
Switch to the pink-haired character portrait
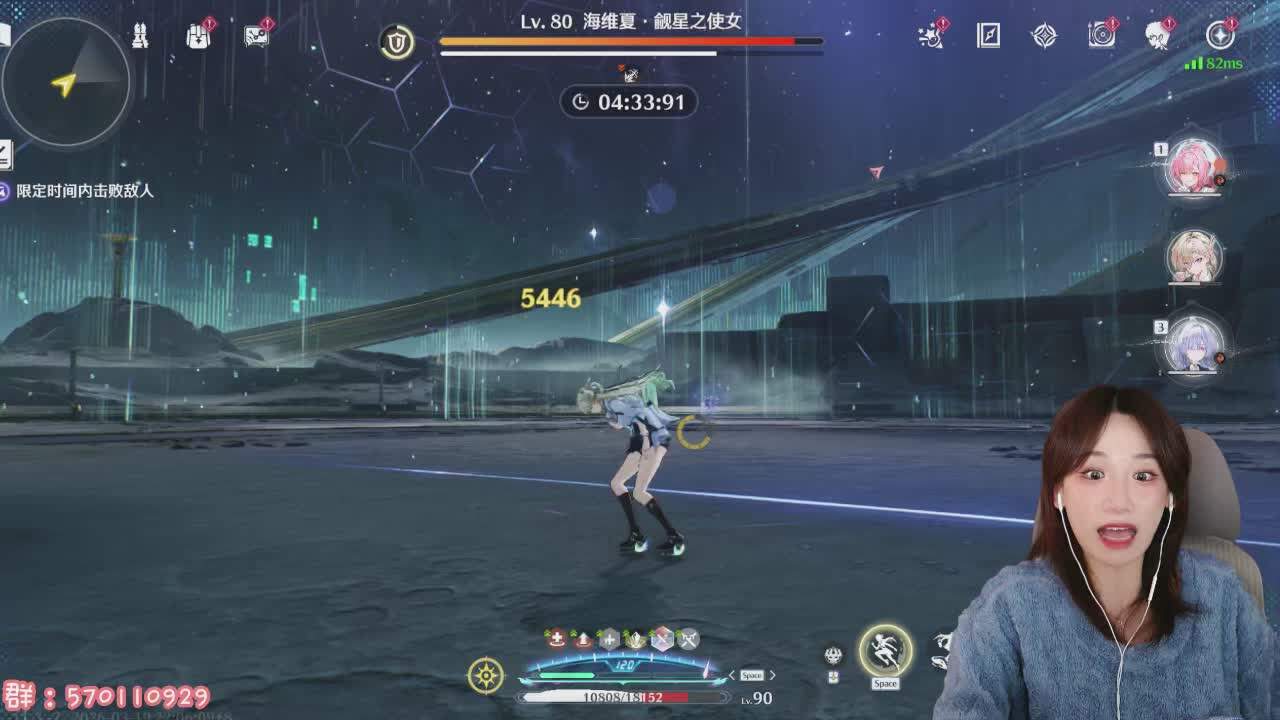(x=1194, y=166)
